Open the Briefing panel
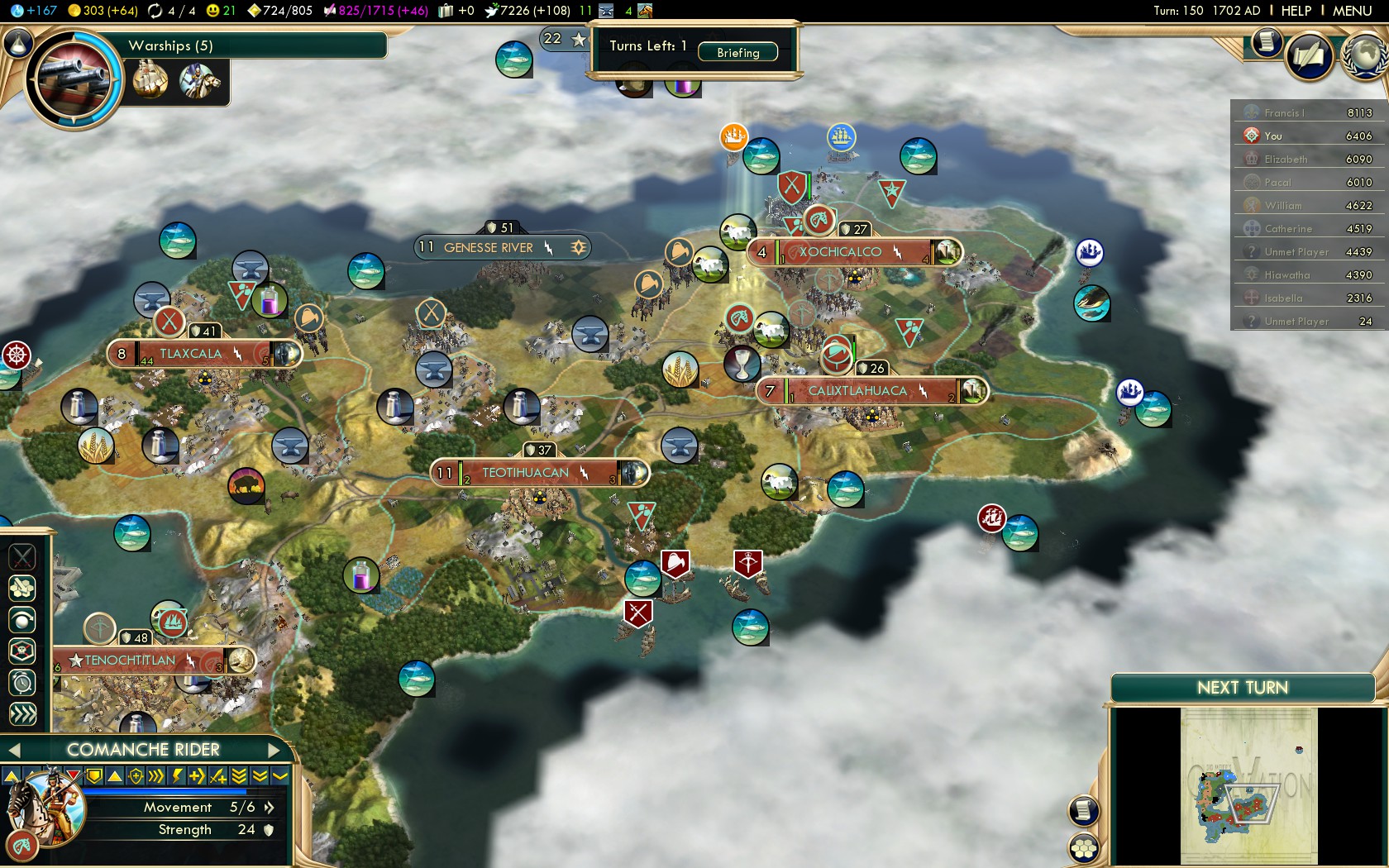Image resolution: width=1389 pixels, height=868 pixels. 737,52
